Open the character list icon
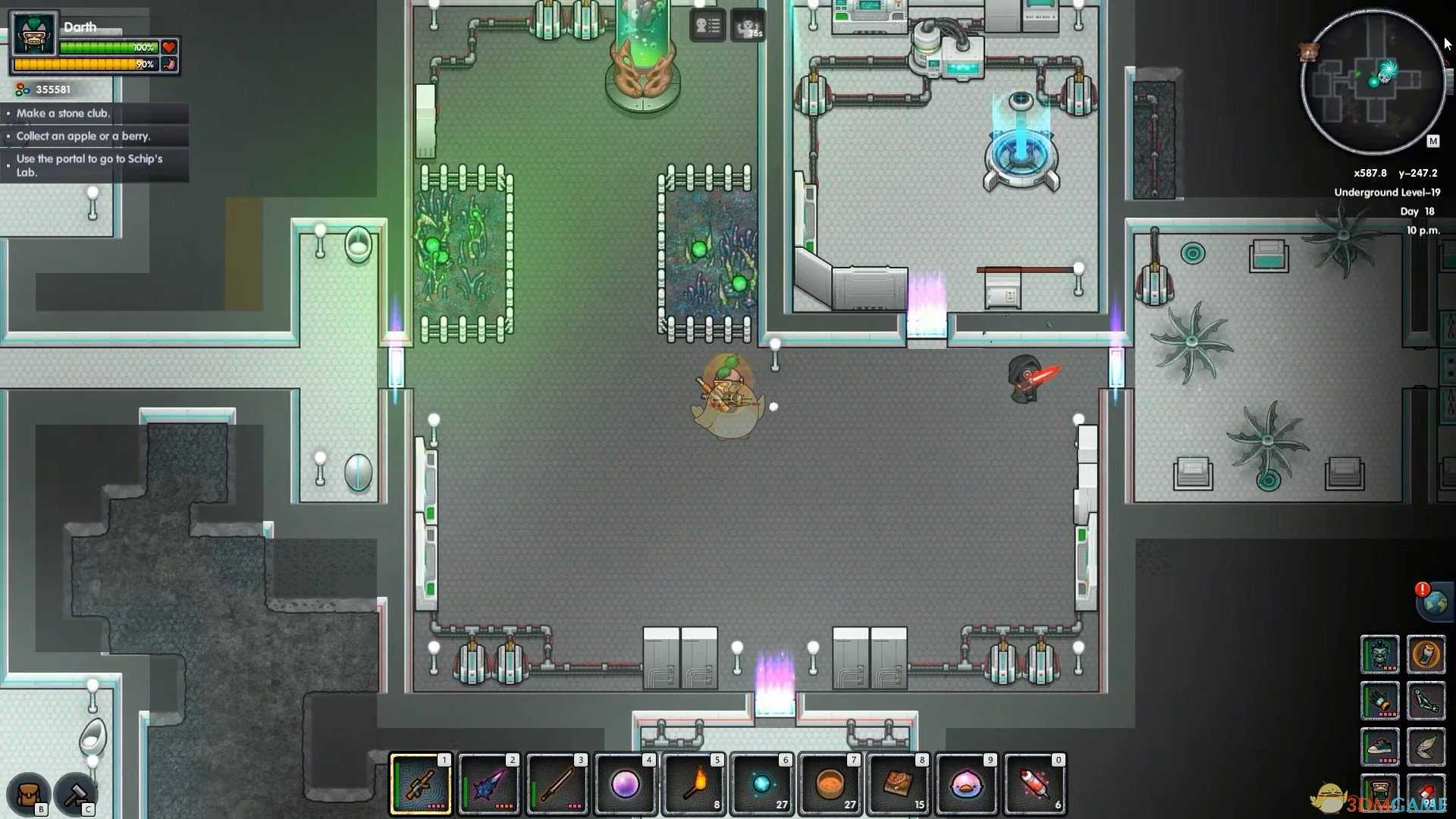1456x819 pixels. [x=708, y=27]
